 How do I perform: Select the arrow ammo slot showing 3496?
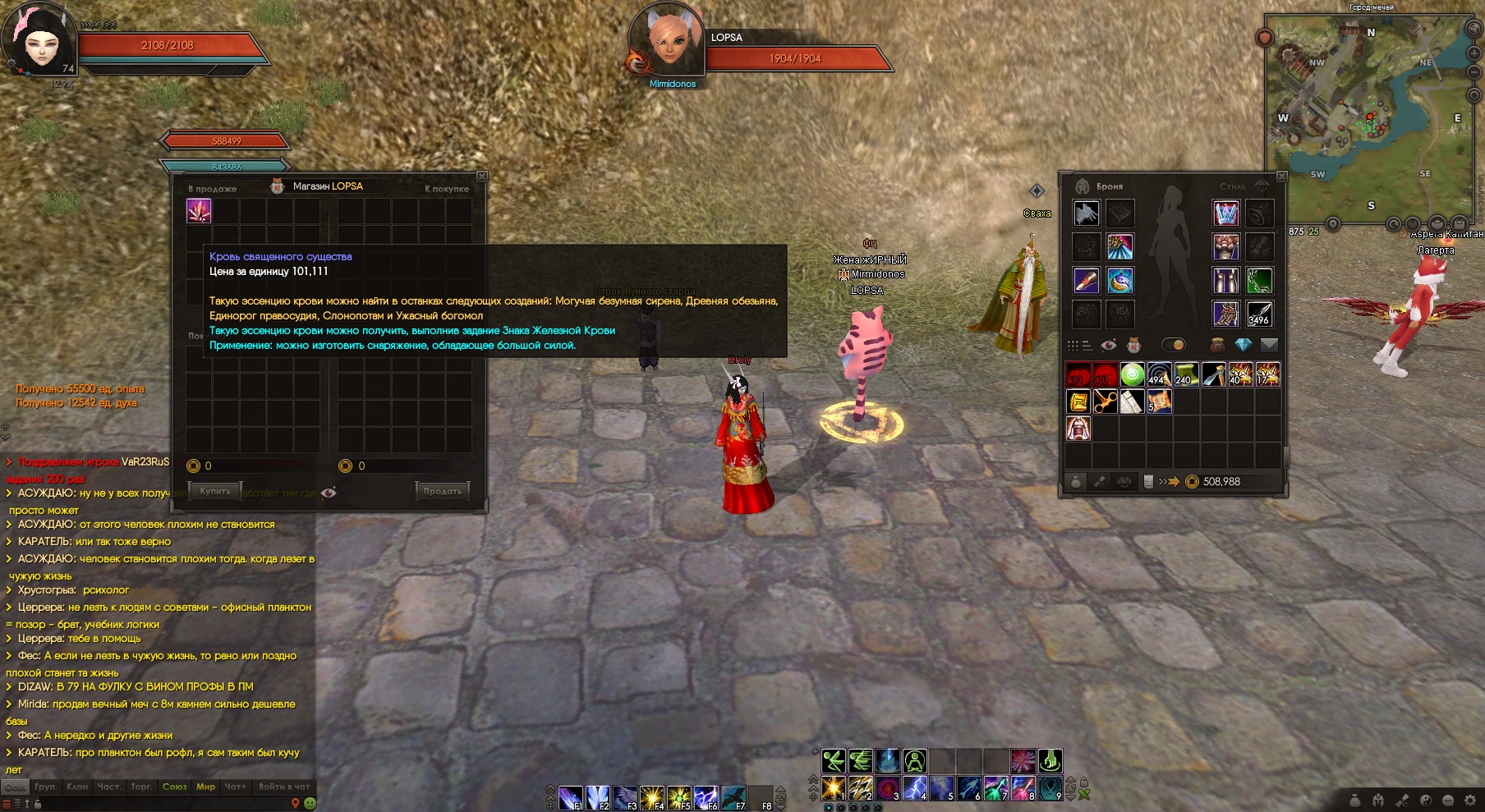[x=1259, y=314]
